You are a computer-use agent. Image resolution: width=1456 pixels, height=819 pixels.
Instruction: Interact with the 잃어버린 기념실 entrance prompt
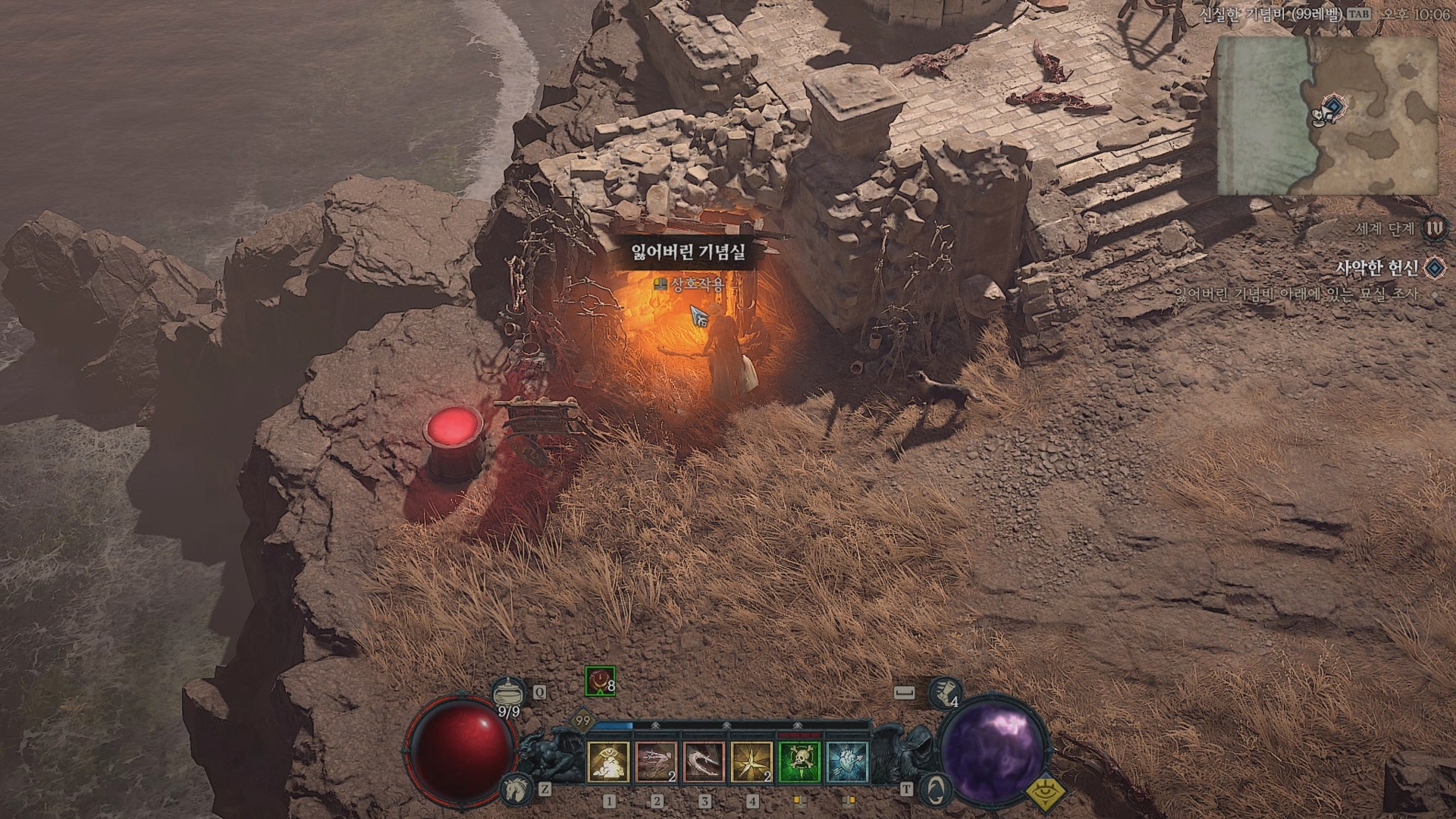(x=689, y=284)
